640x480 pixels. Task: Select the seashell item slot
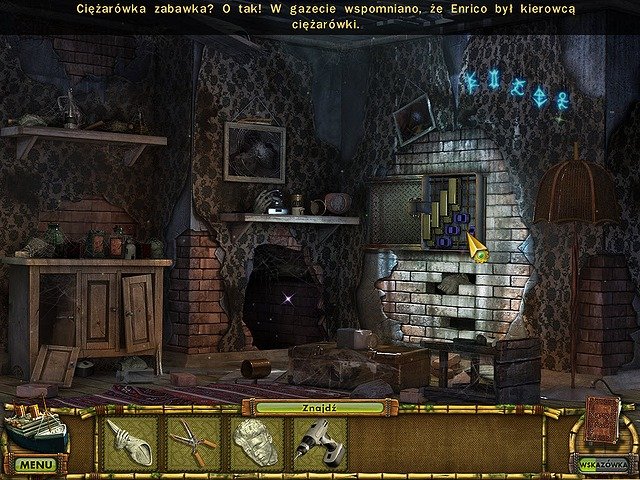pyautogui.click(x=128, y=443)
